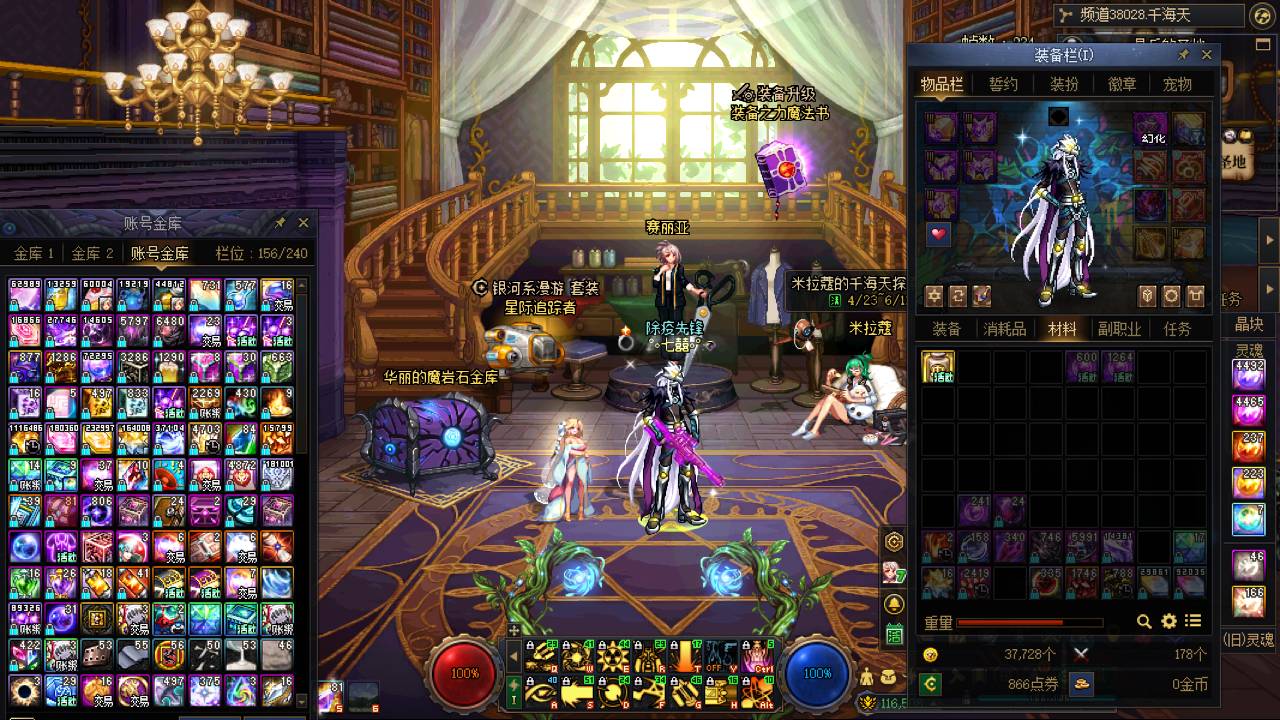This screenshot has height=720, width=1280.
Task: Close the 装备栏 equipment window
Action: pyautogui.click(x=1206, y=55)
